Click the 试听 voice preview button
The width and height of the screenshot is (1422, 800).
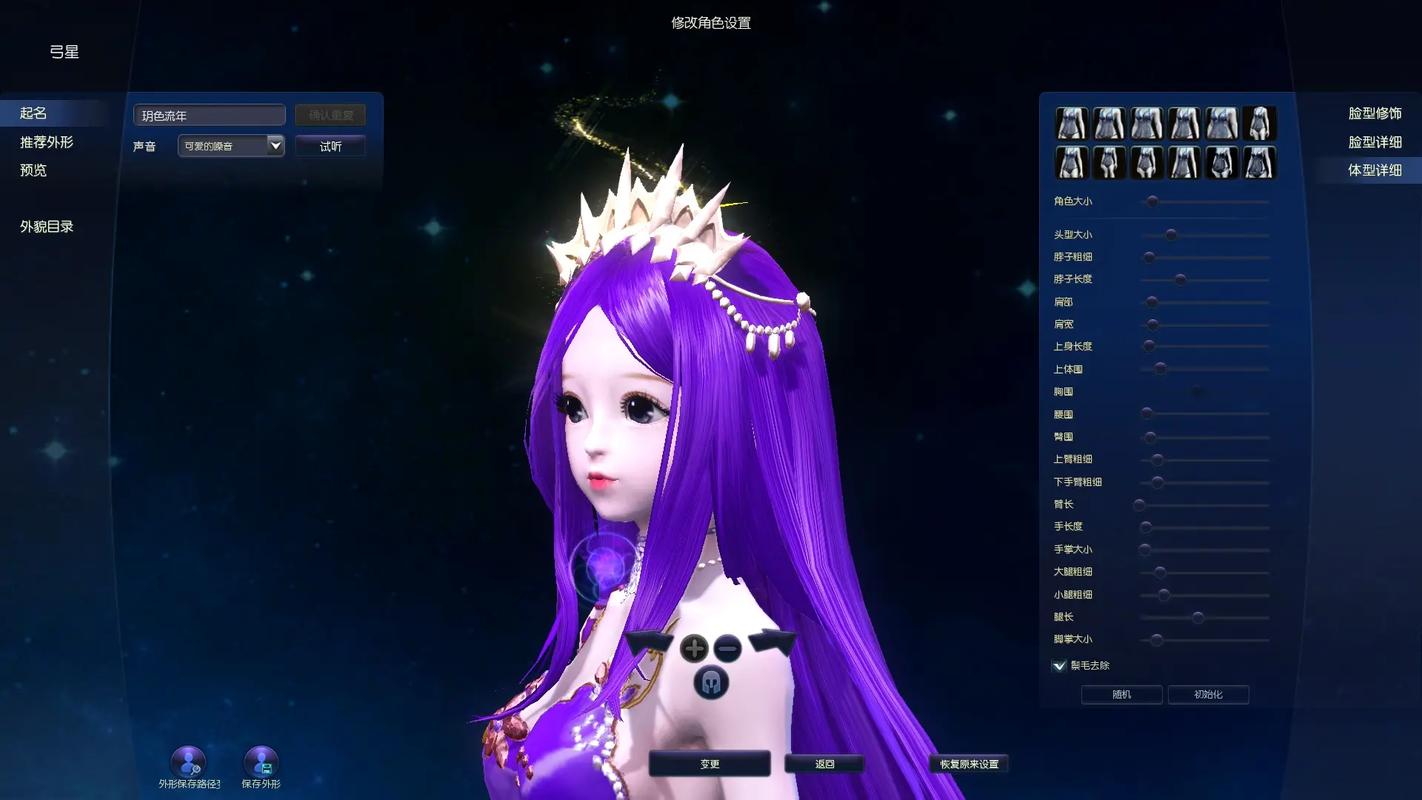click(x=330, y=146)
